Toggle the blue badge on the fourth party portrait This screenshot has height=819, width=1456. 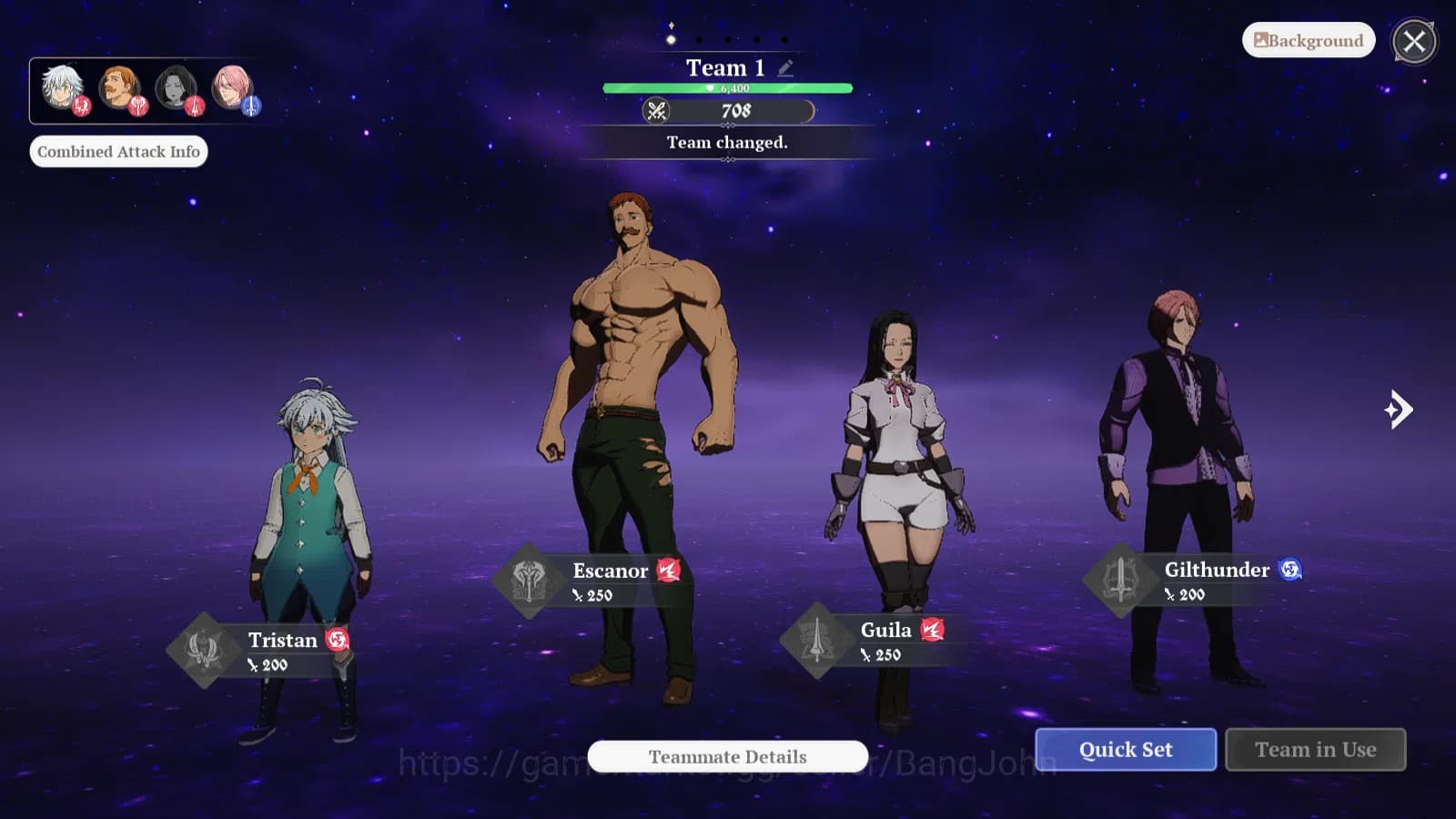click(x=251, y=106)
